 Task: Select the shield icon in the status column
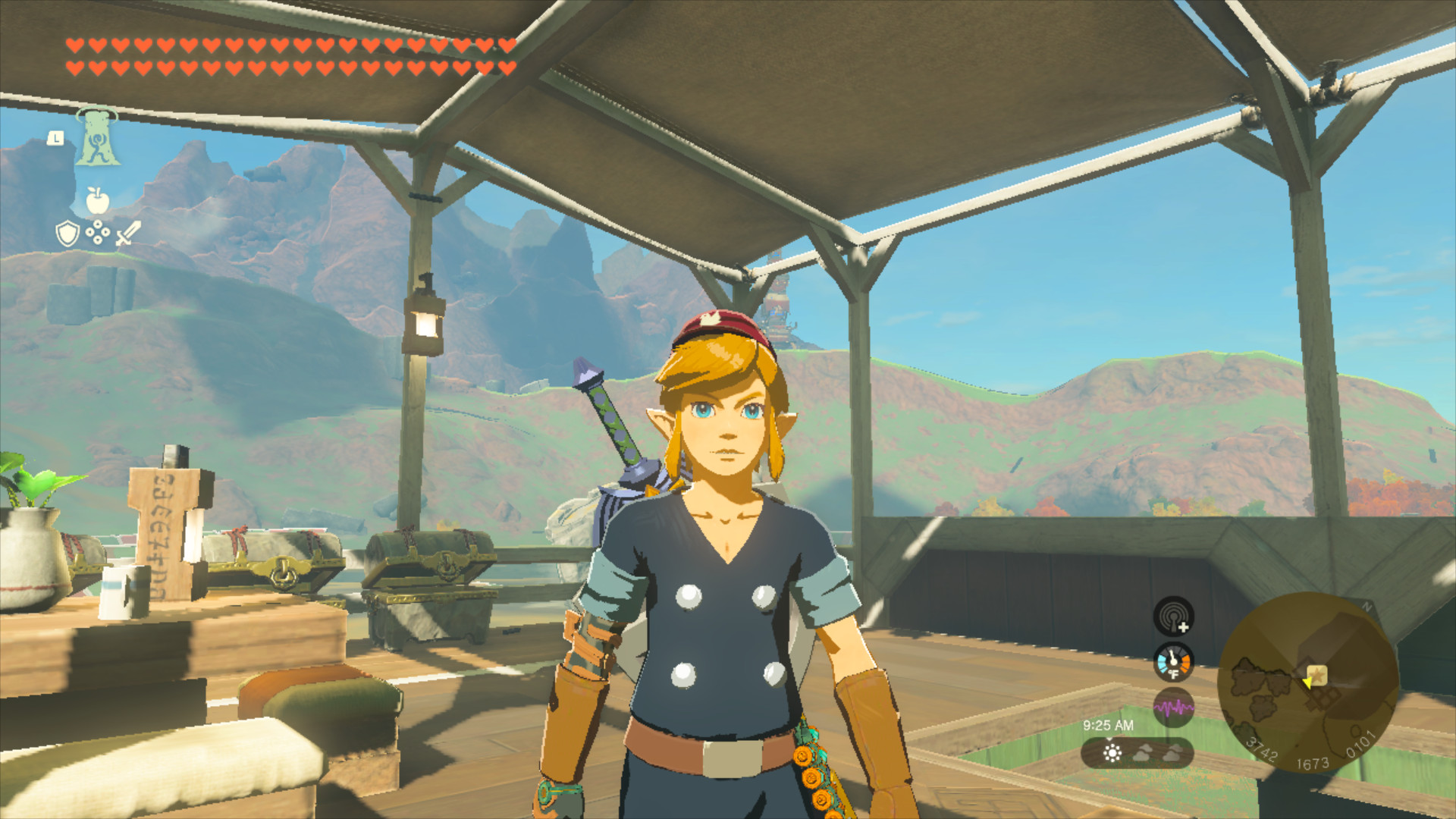pyautogui.click(x=67, y=233)
